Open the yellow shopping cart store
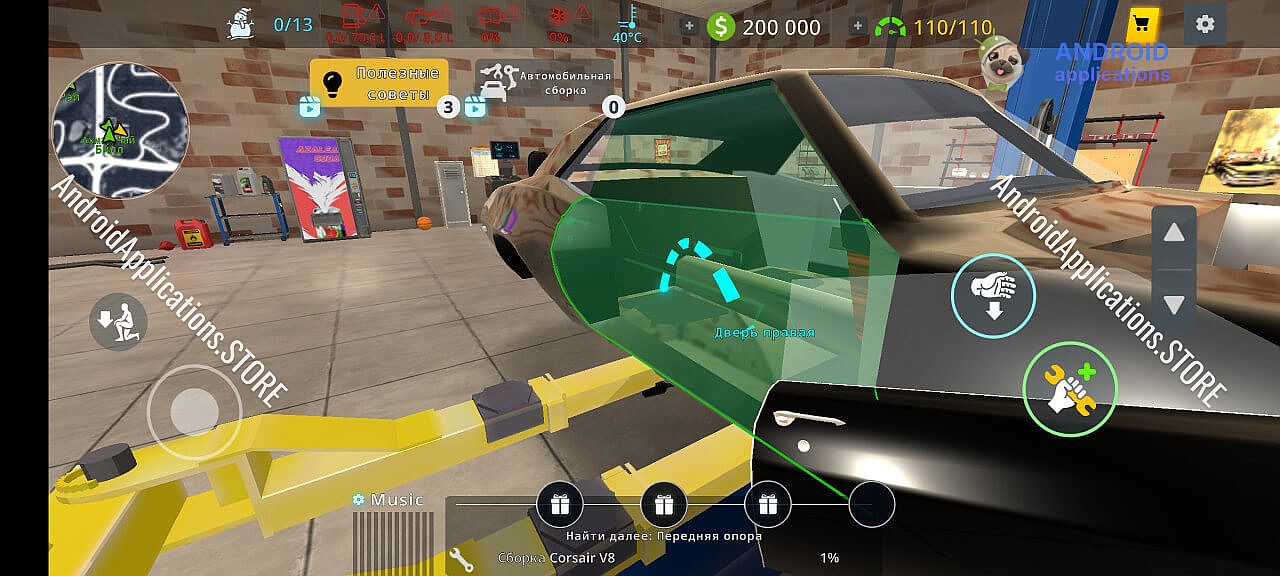This screenshot has width=1280, height=576. click(x=1141, y=24)
